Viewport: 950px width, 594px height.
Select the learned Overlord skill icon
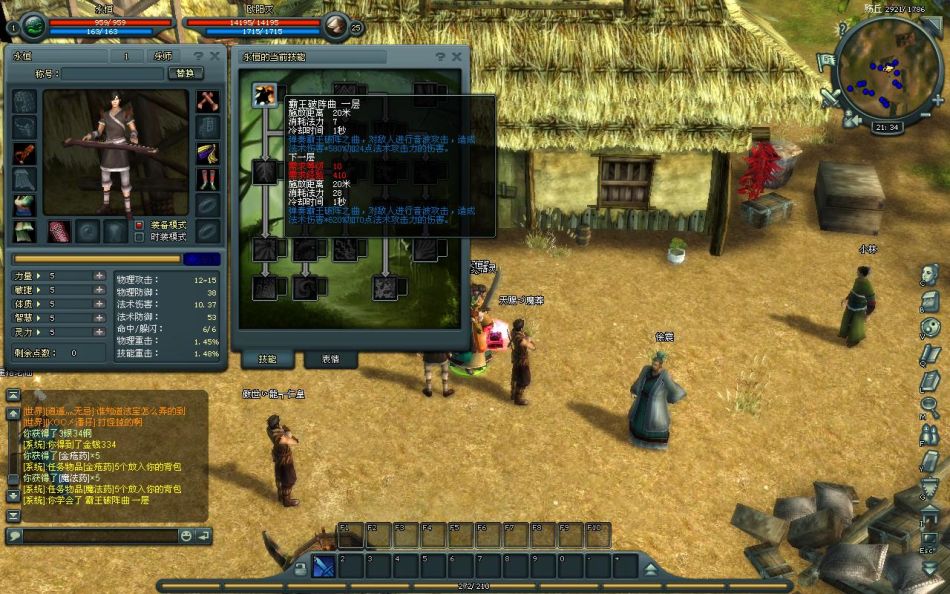pyautogui.click(x=265, y=95)
